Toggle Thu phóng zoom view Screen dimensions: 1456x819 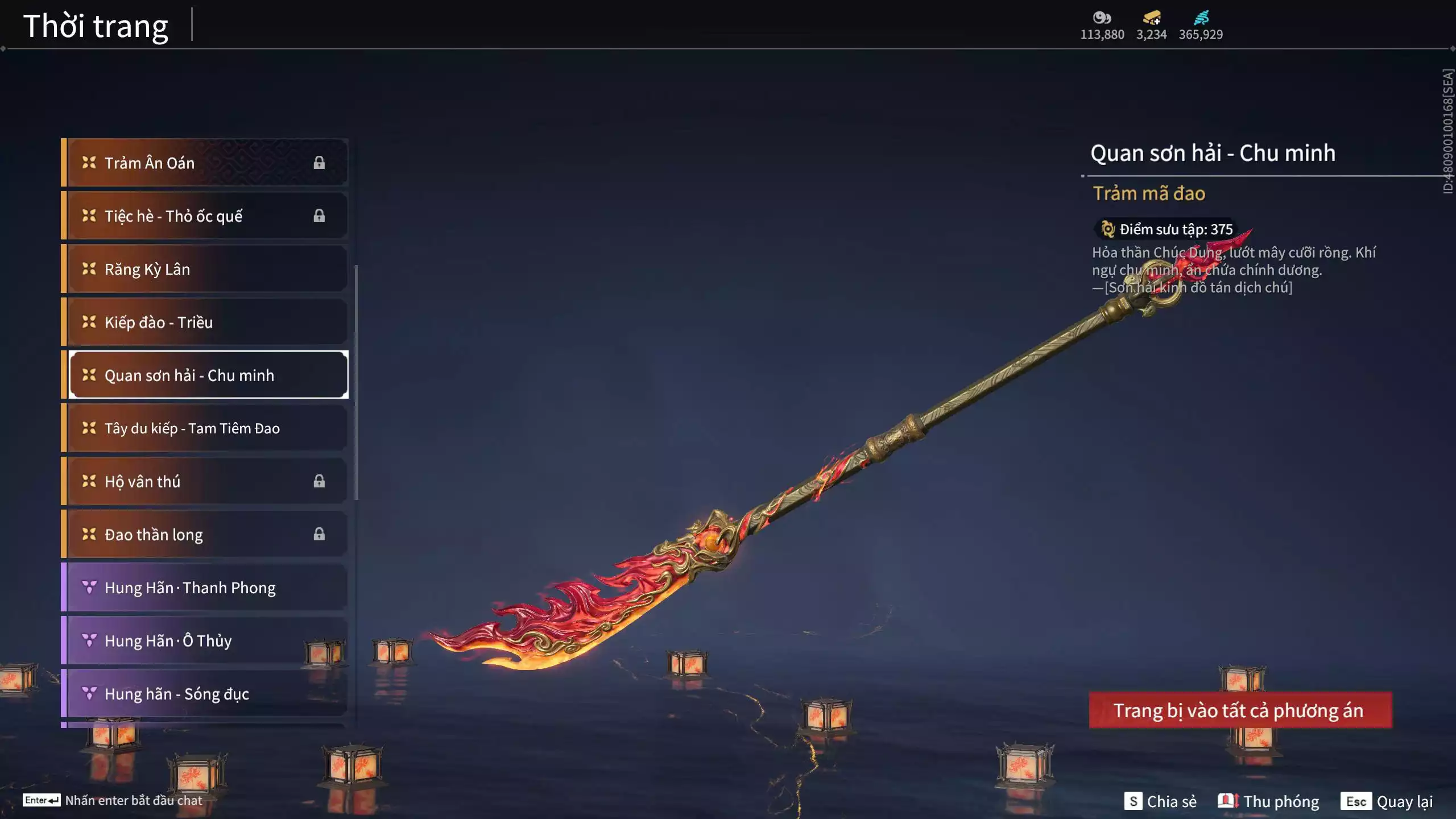tap(1268, 801)
